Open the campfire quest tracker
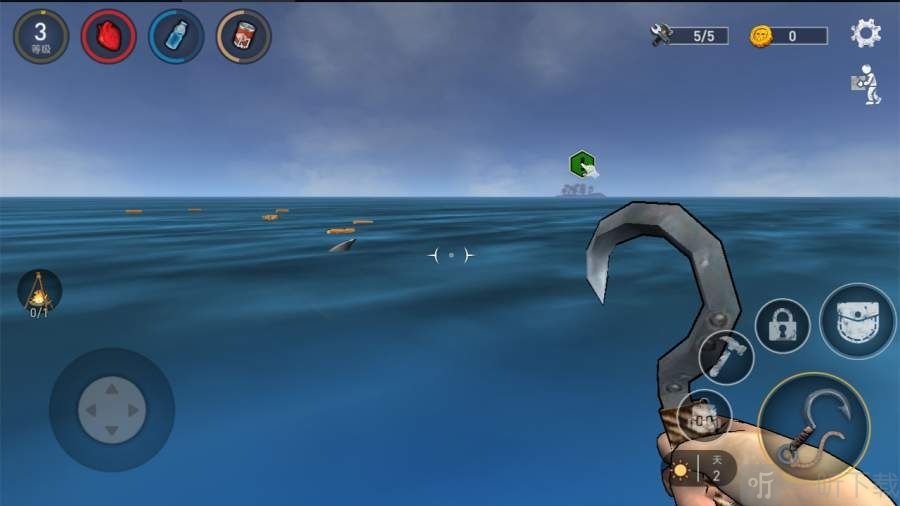Screen dimensions: 900x506 39,293
